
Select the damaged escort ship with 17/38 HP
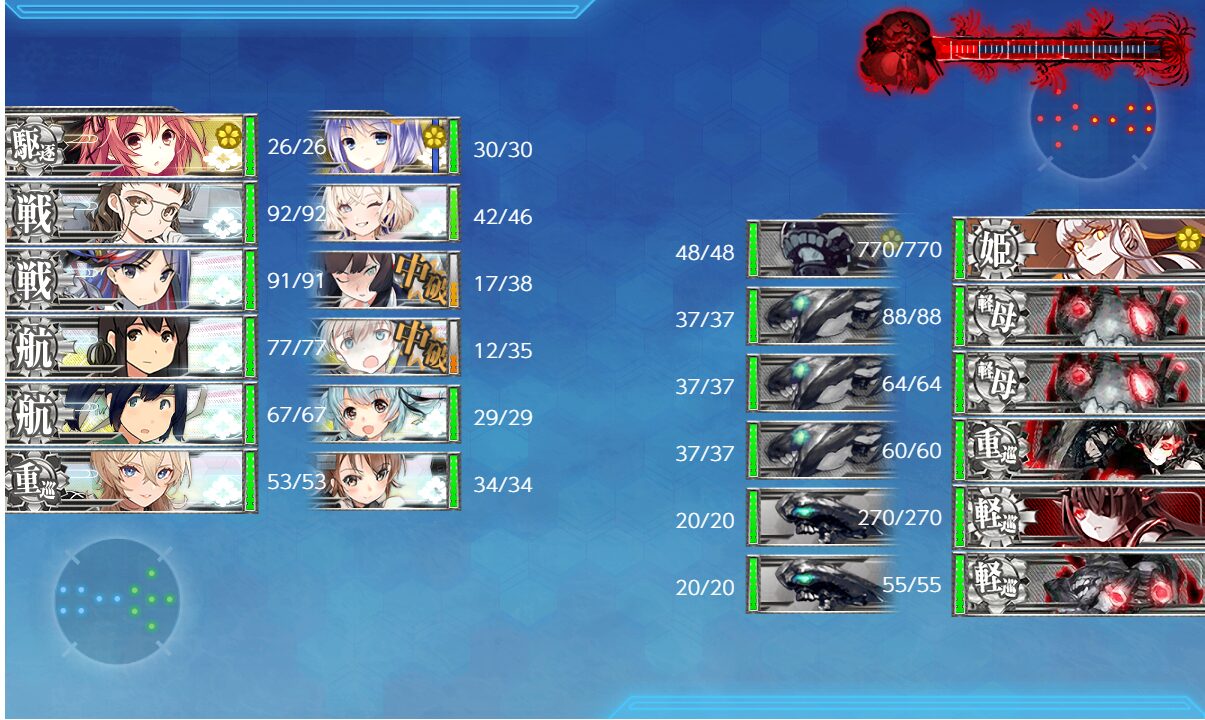click(x=385, y=280)
